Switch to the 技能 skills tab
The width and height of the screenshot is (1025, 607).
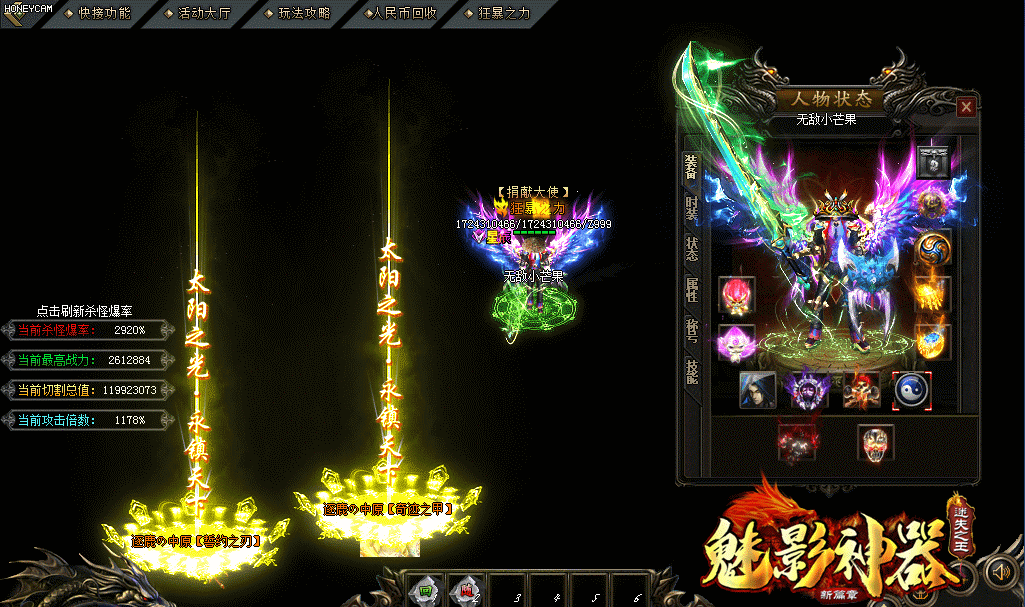691,371
